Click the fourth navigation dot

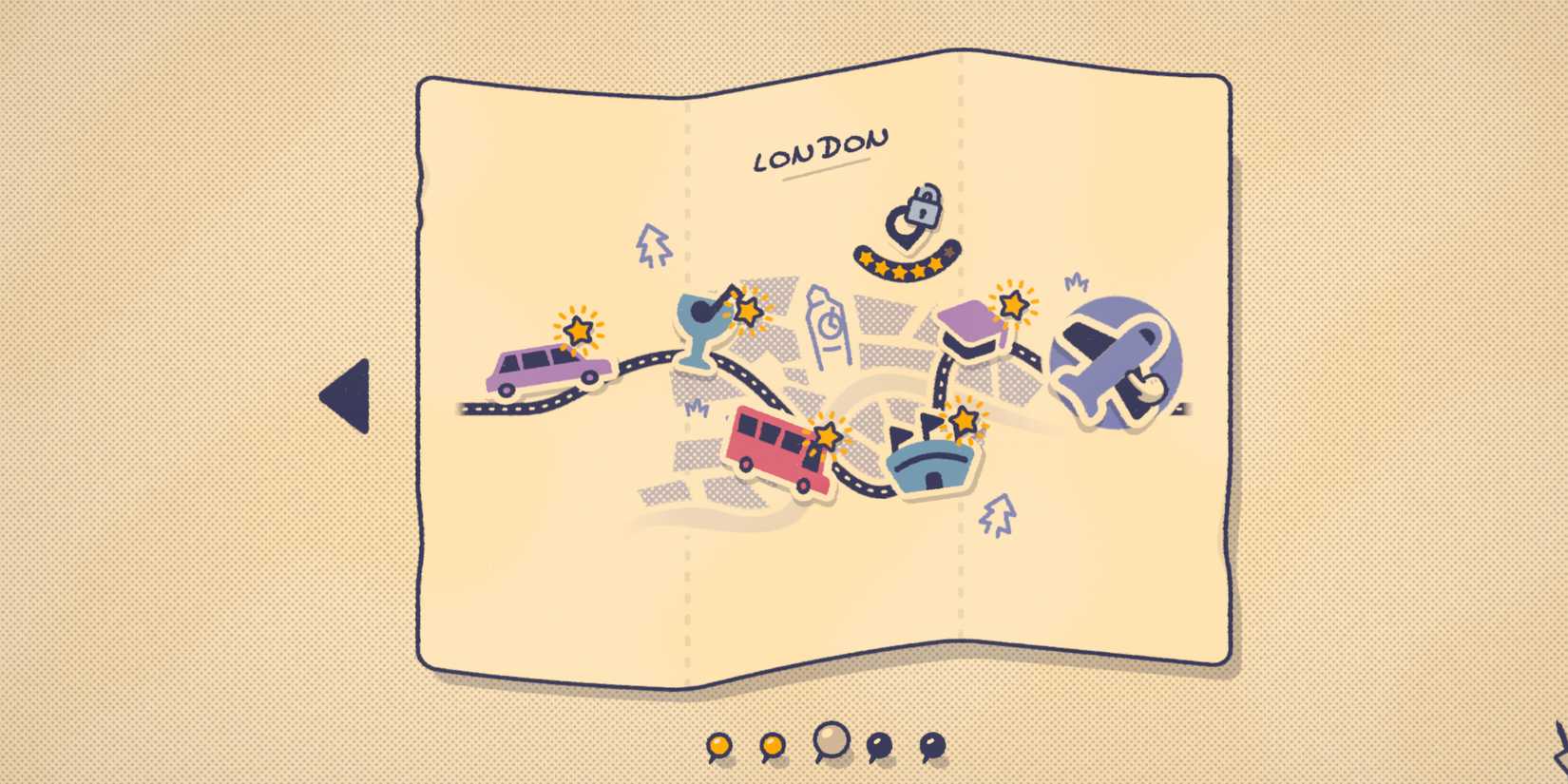(x=879, y=746)
